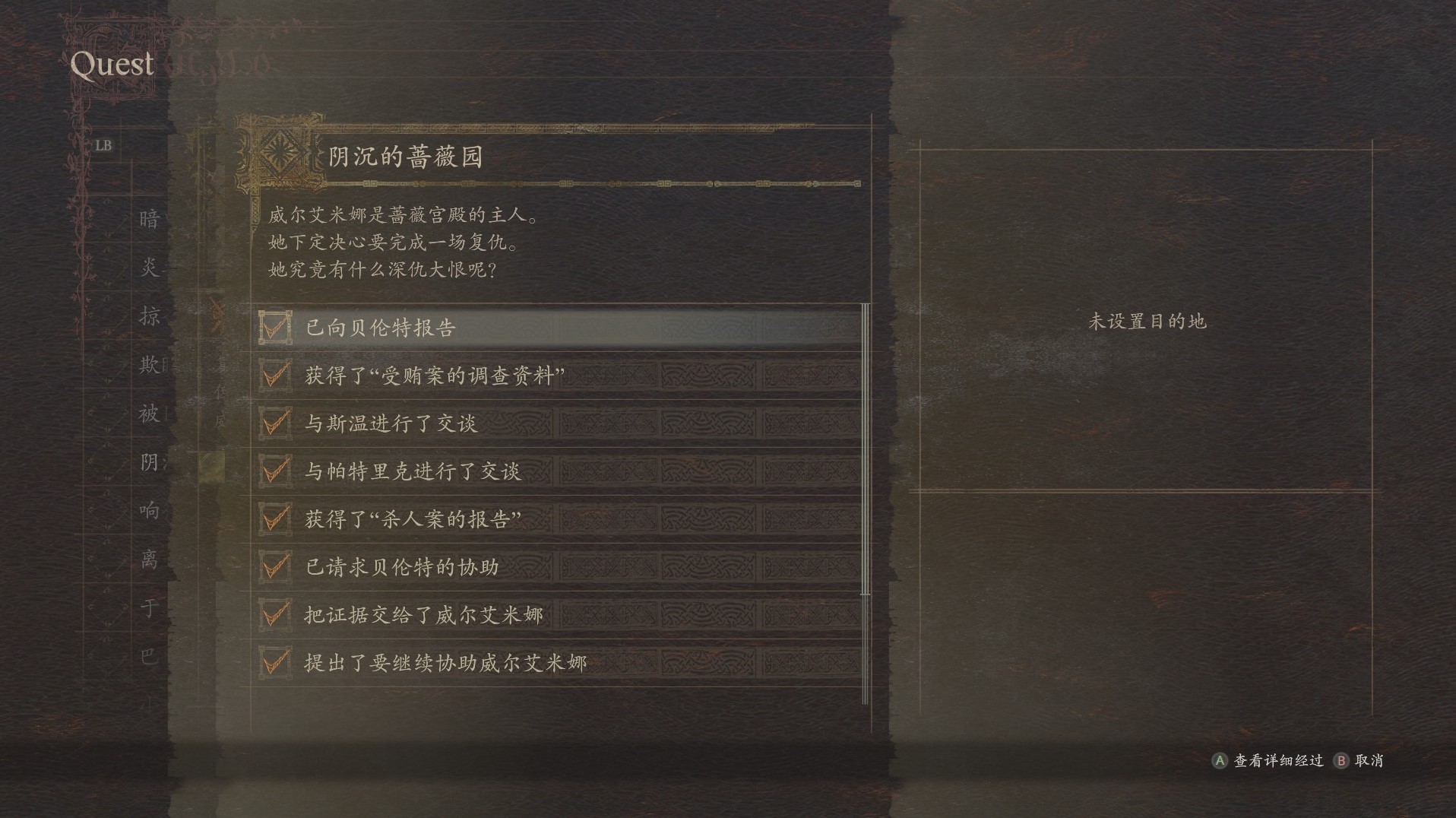Toggle the checkbox for 已向贝伦特报告
Image resolution: width=1456 pixels, height=818 pixels.
click(275, 328)
